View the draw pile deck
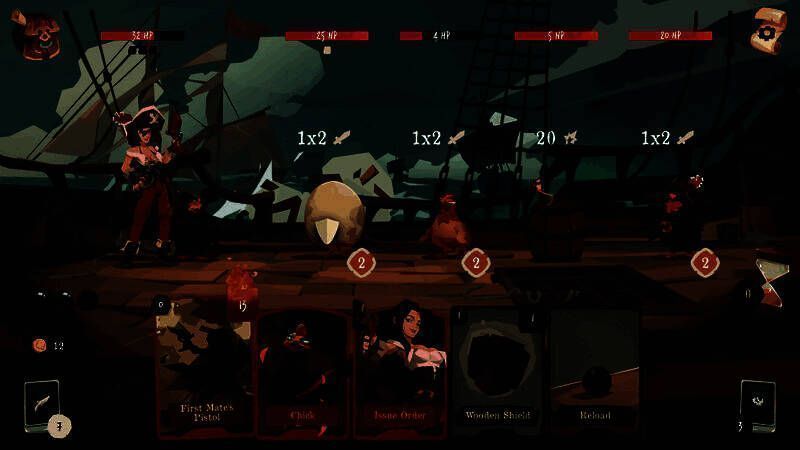 (42, 407)
